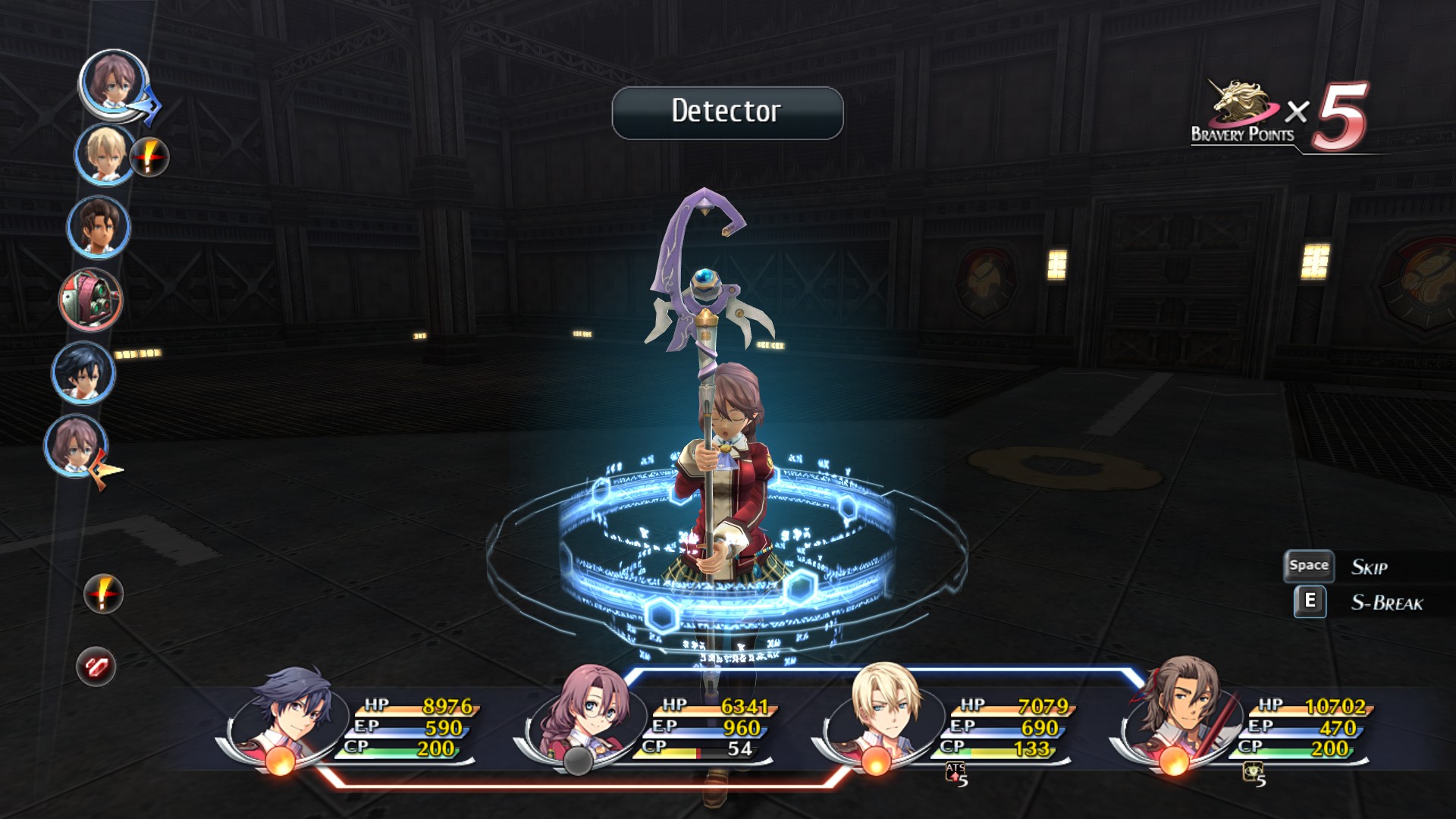
Task: Click the turn bonus icon beside the blonde portrait
Action: coord(149,157)
